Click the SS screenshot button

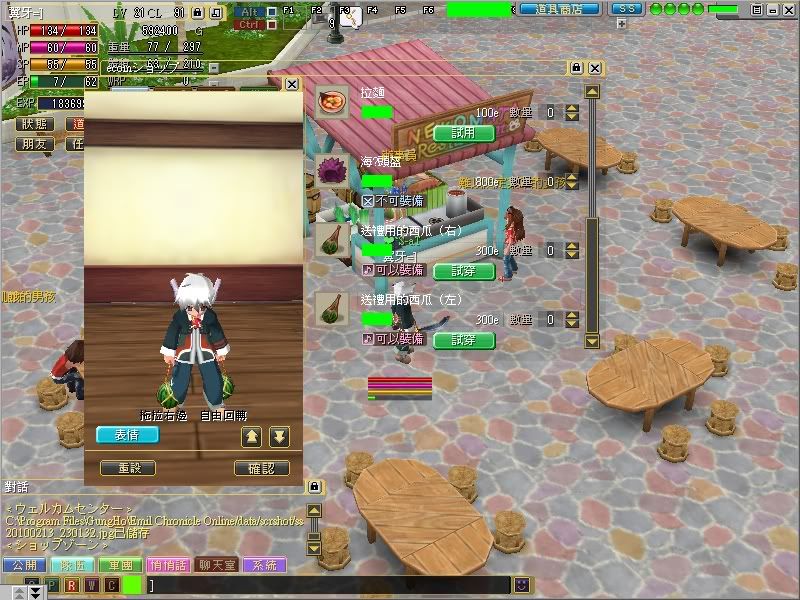tap(626, 9)
